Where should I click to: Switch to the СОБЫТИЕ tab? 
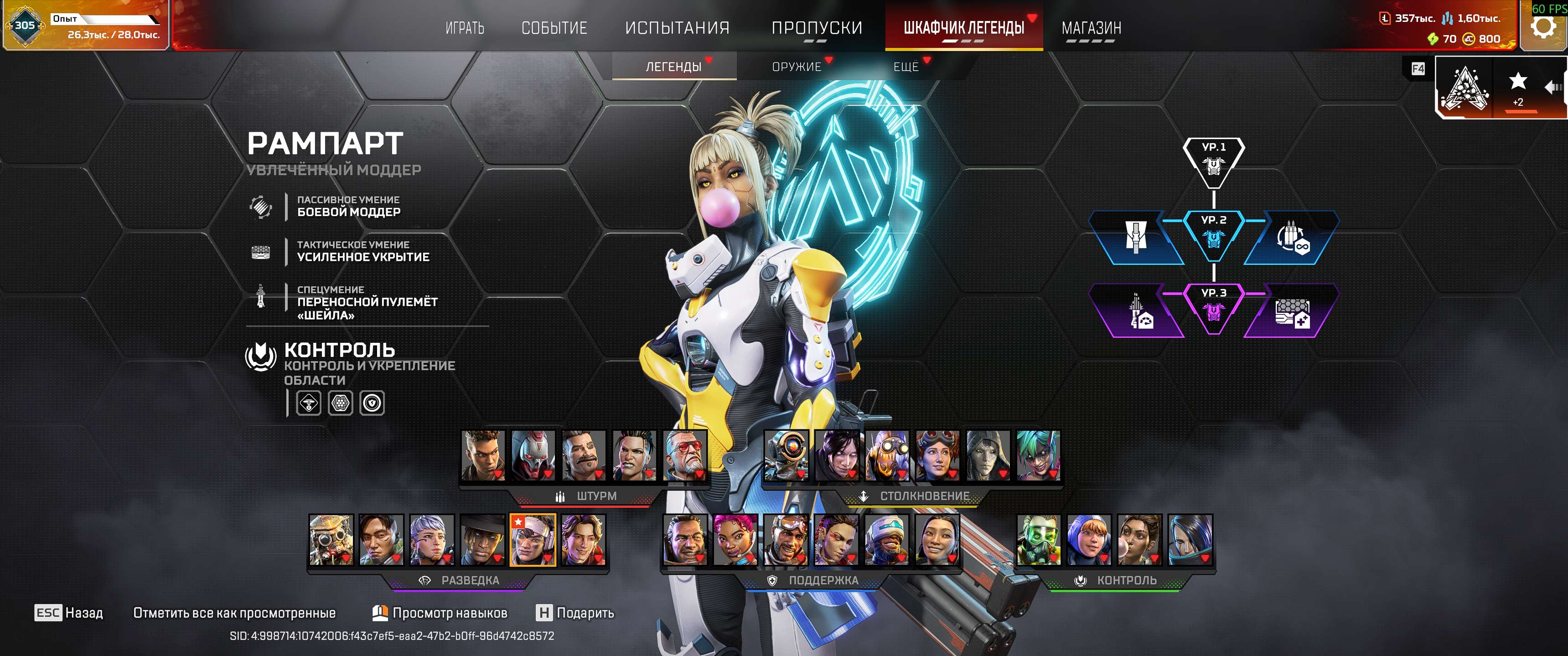tap(554, 28)
